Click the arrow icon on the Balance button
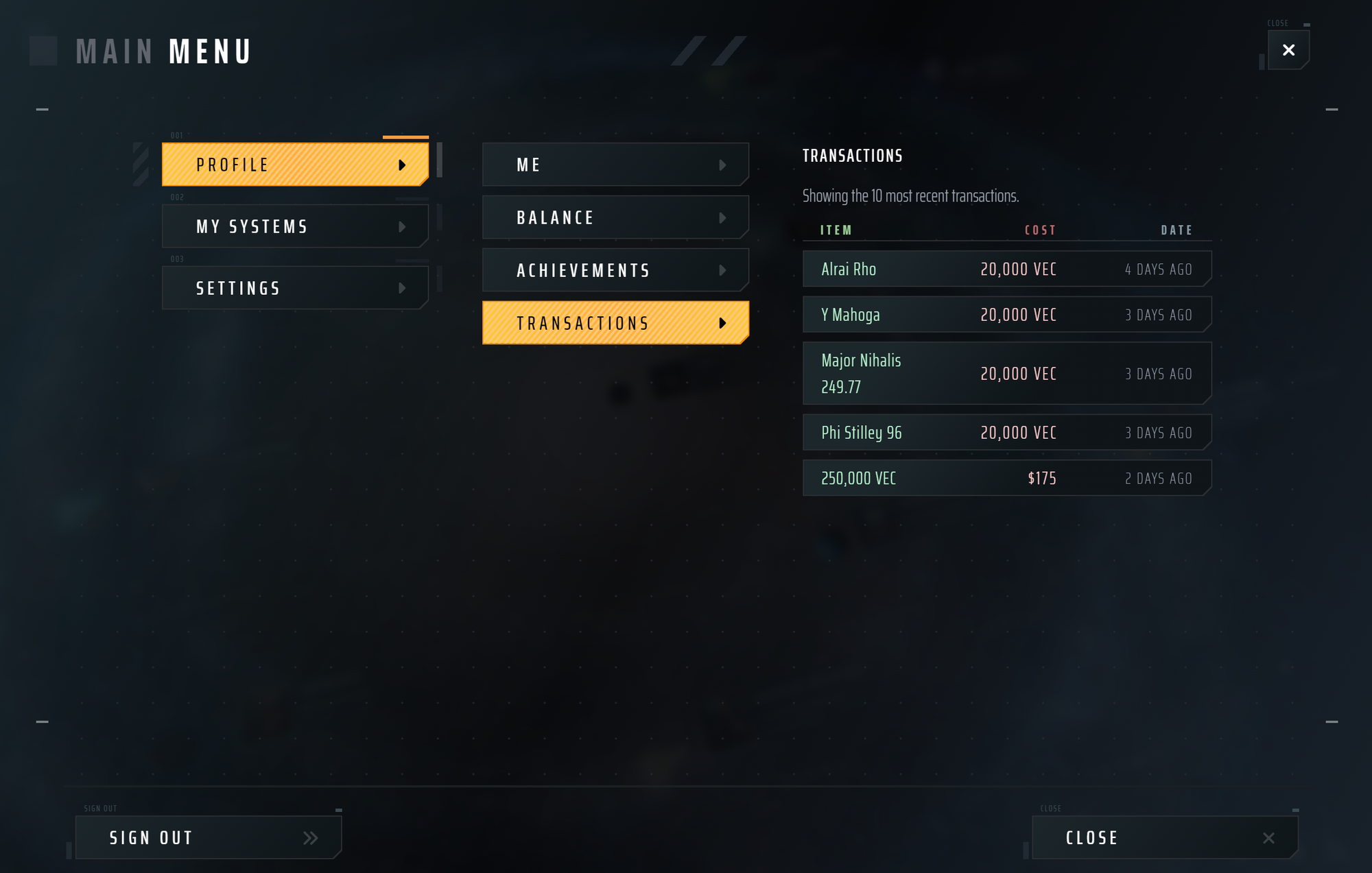Image resolution: width=1372 pixels, height=873 pixels. pos(722,217)
